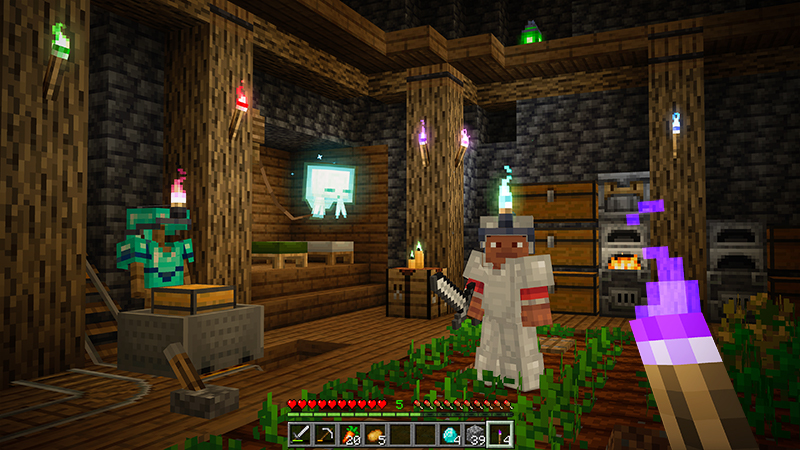Pick the diamond stack in the hotbar

[451, 434]
